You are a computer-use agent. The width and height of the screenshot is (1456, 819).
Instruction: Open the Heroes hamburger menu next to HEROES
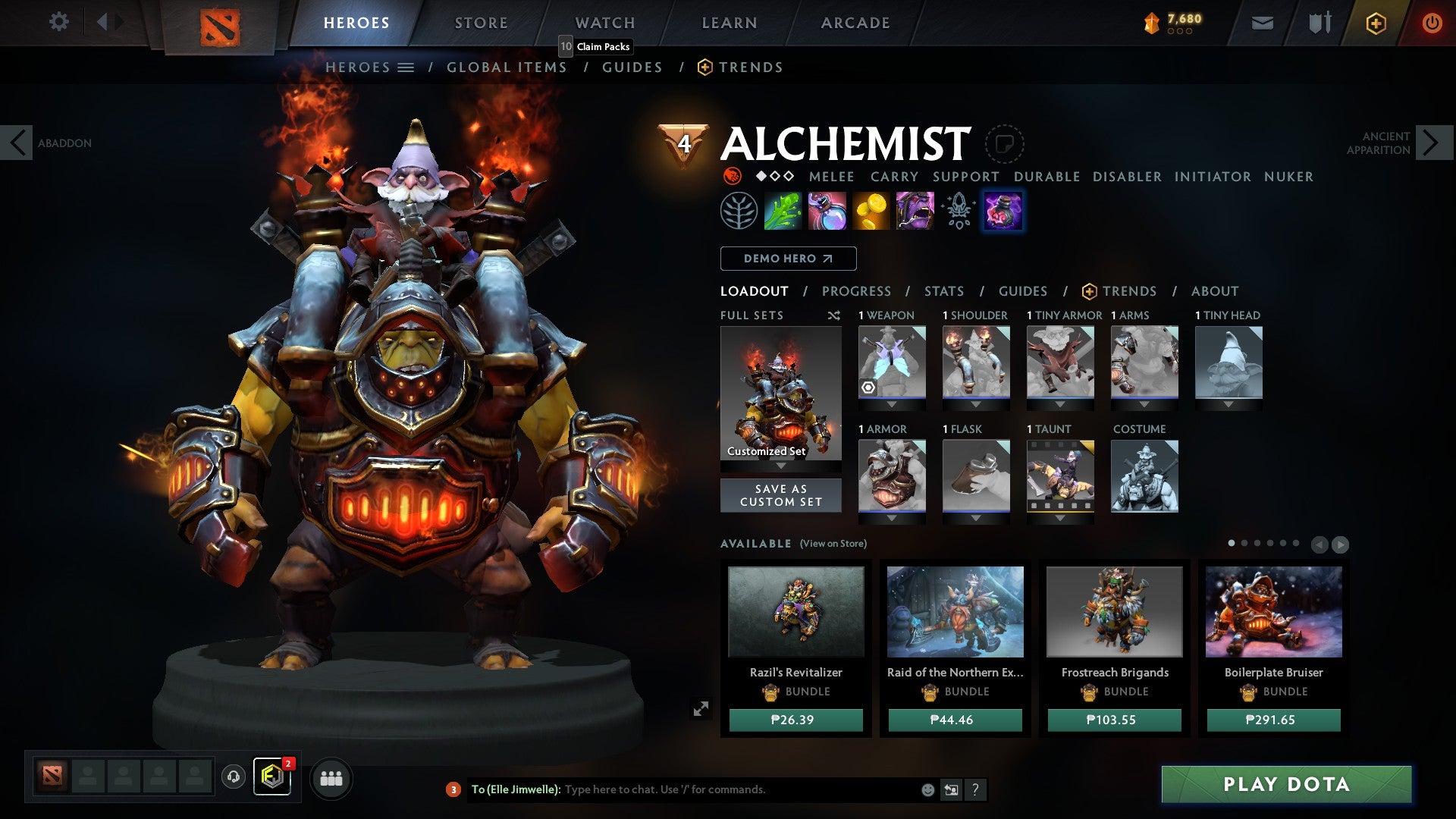[406, 67]
